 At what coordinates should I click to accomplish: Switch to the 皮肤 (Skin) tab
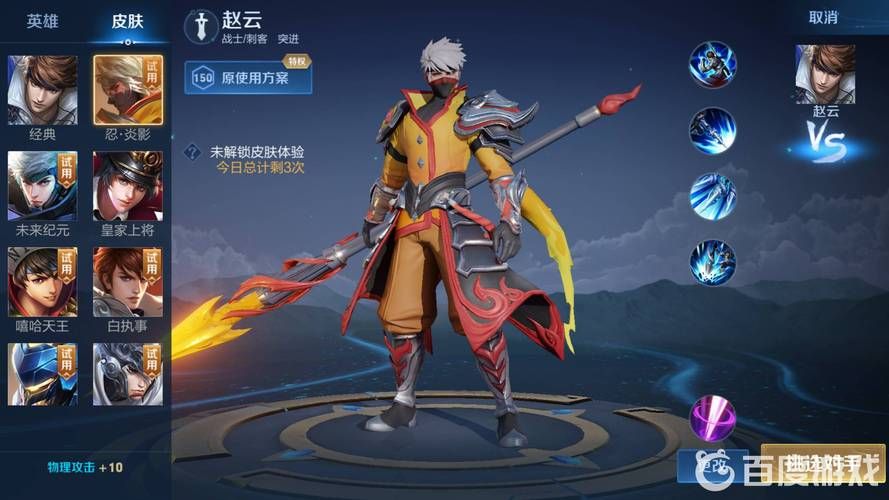pos(127,20)
